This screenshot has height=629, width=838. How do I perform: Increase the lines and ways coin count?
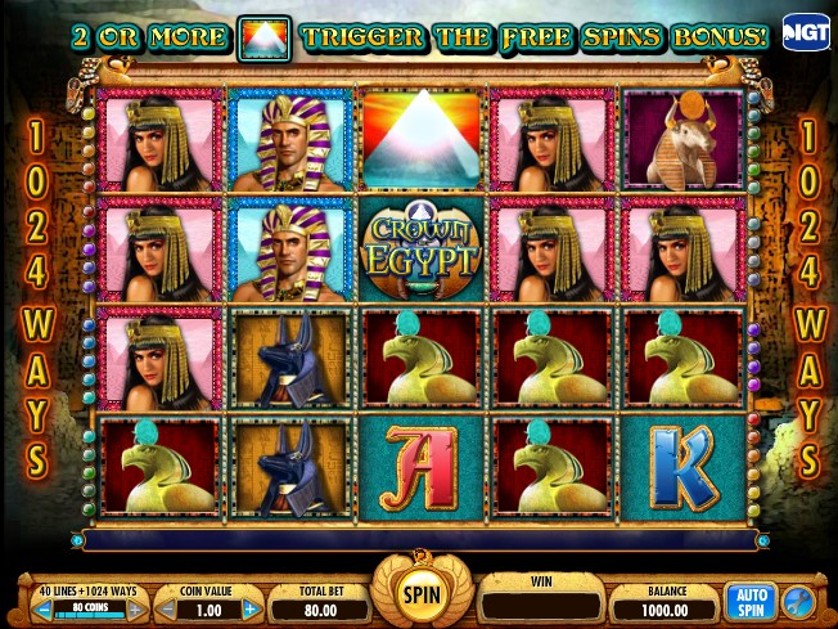tap(136, 608)
